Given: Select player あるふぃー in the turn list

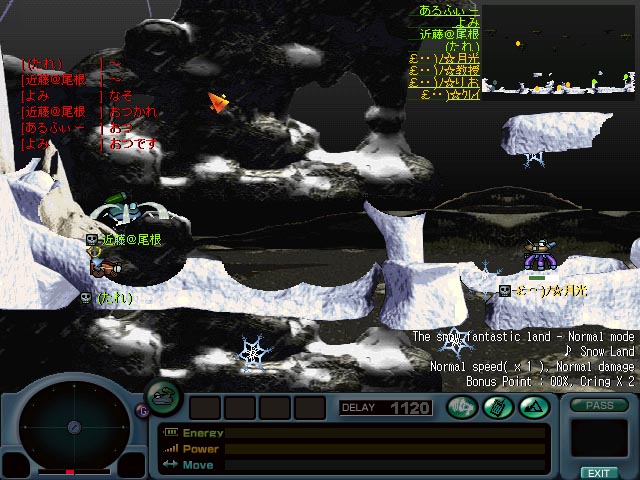Looking at the screenshot, I should click(x=449, y=10).
